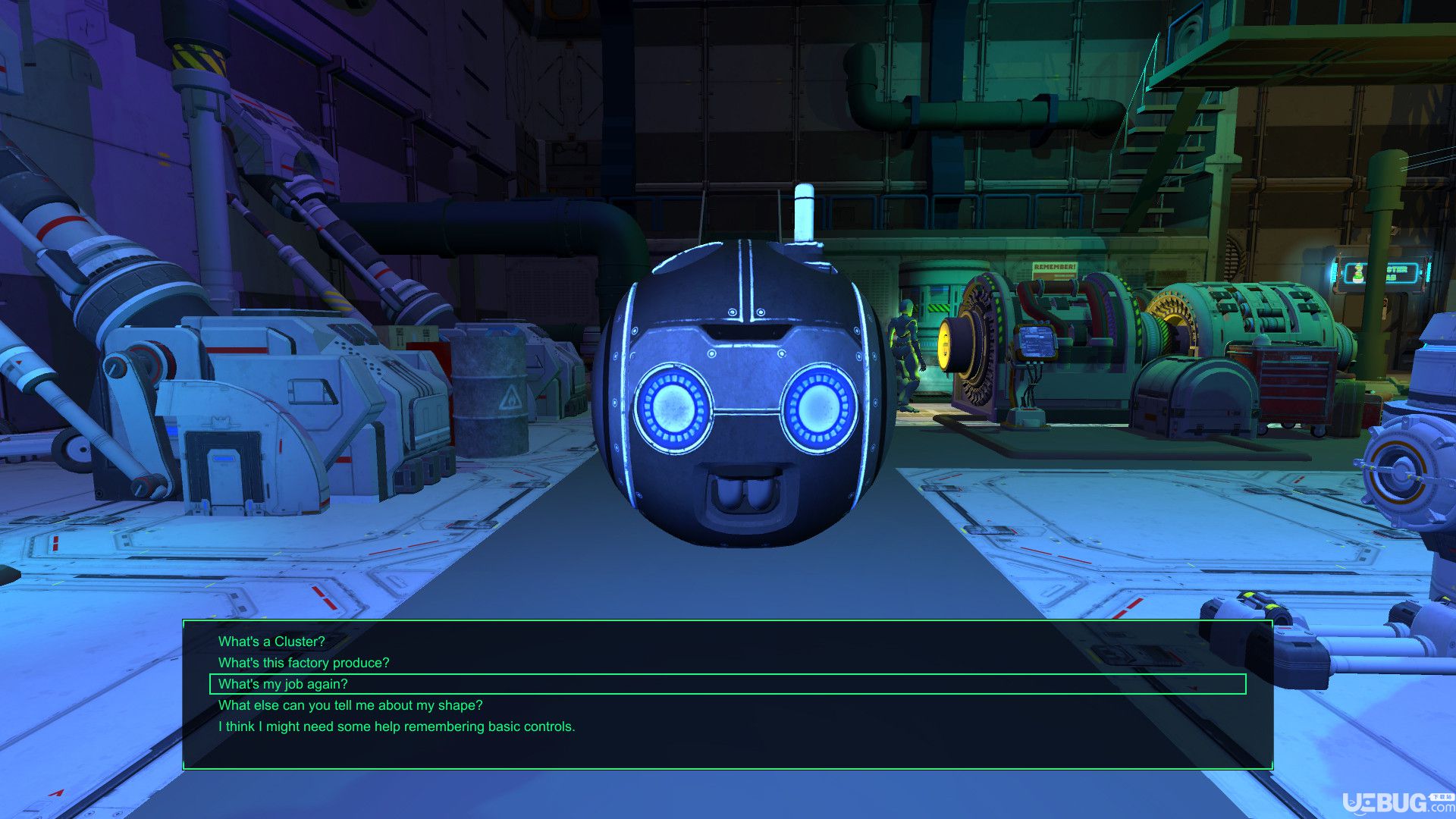The width and height of the screenshot is (1456, 819).
Task: Ask what else about my shape
Action: coord(350,705)
